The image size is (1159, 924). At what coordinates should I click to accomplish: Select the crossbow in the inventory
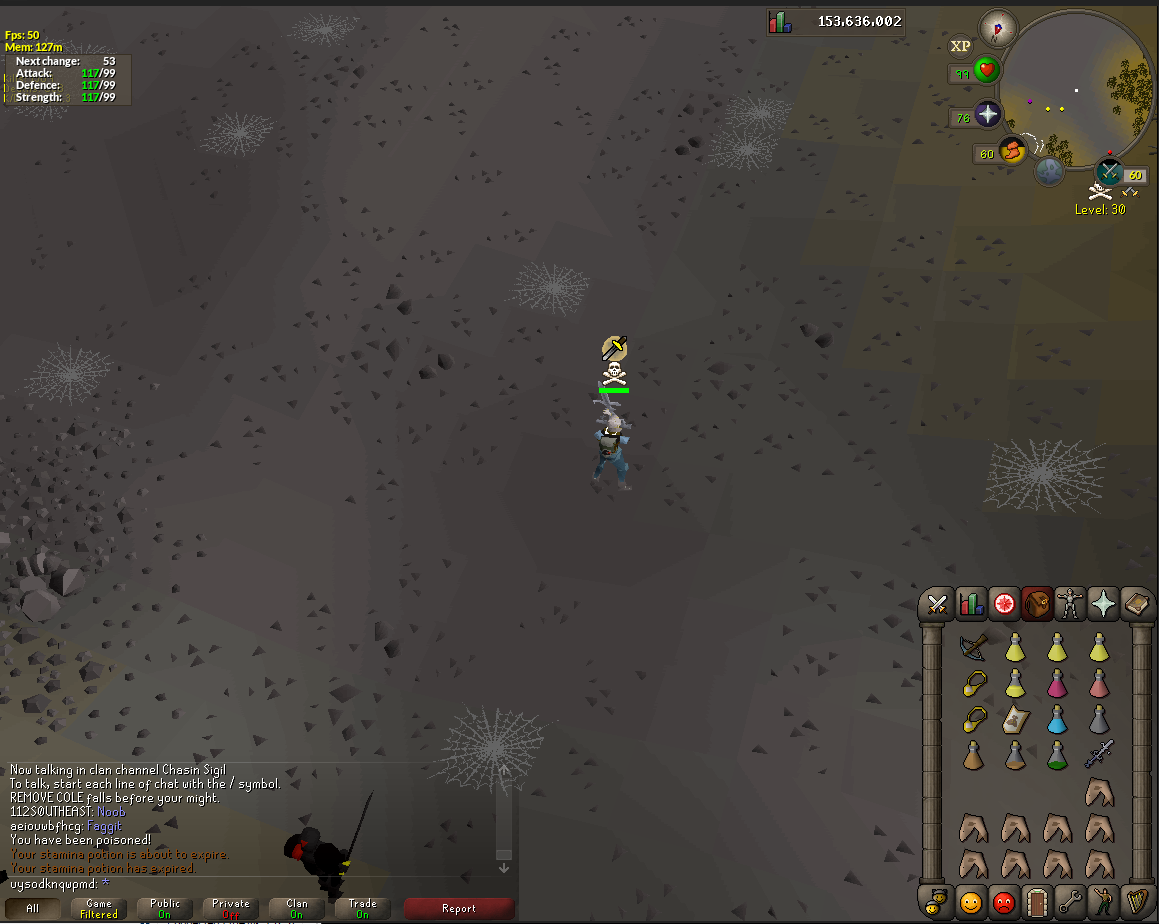(x=973, y=647)
